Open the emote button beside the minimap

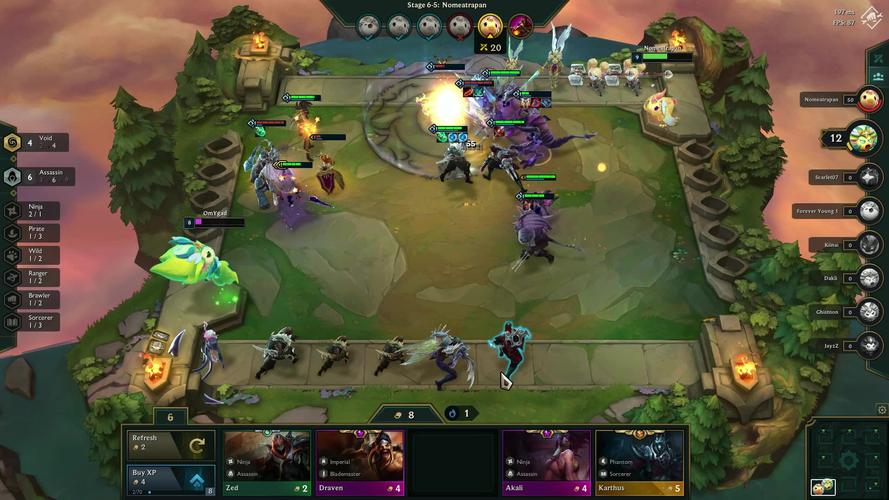pyautogui.click(x=823, y=487)
